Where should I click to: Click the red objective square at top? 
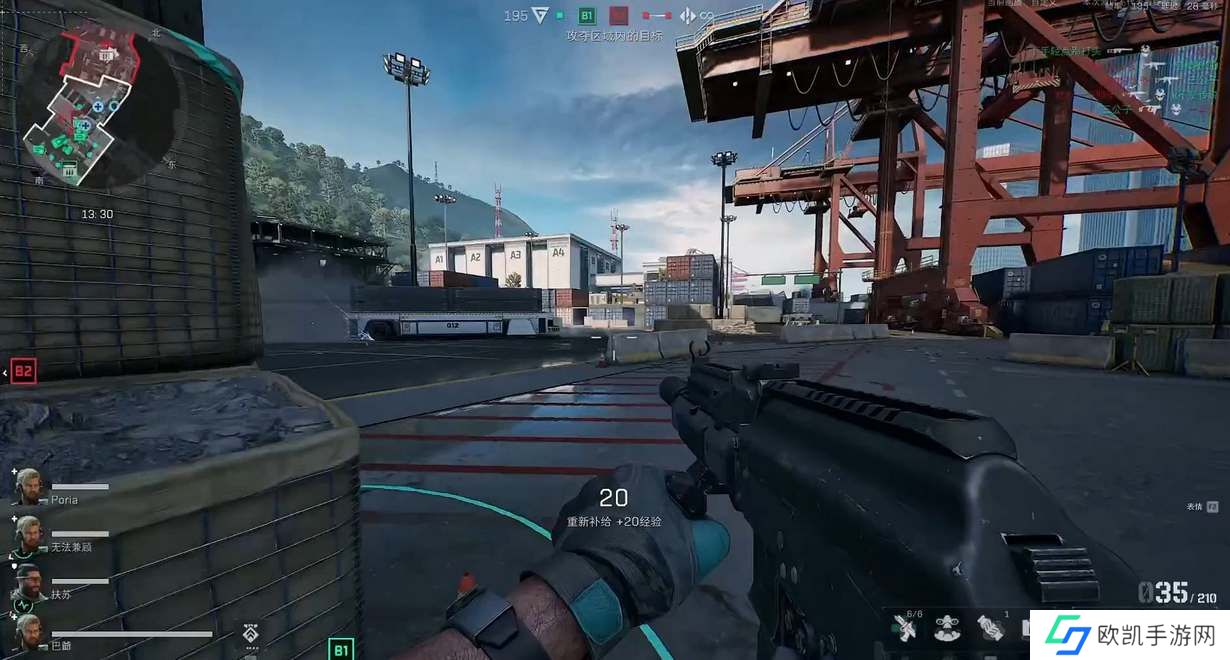click(x=619, y=15)
